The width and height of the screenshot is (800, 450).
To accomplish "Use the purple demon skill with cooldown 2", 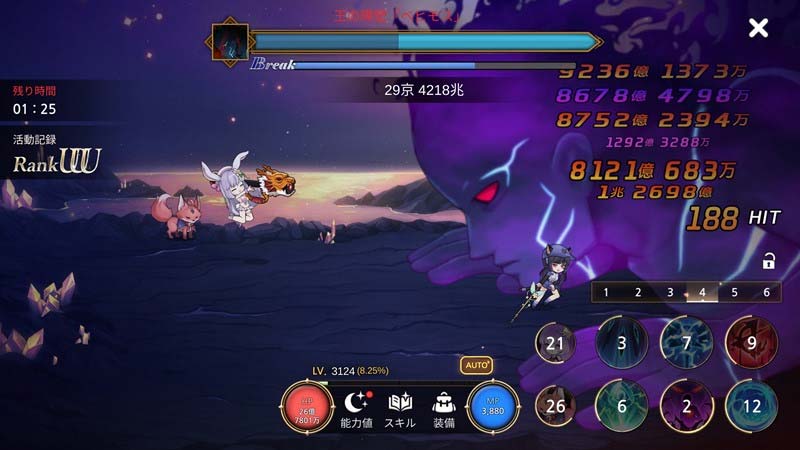I will [686, 406].
